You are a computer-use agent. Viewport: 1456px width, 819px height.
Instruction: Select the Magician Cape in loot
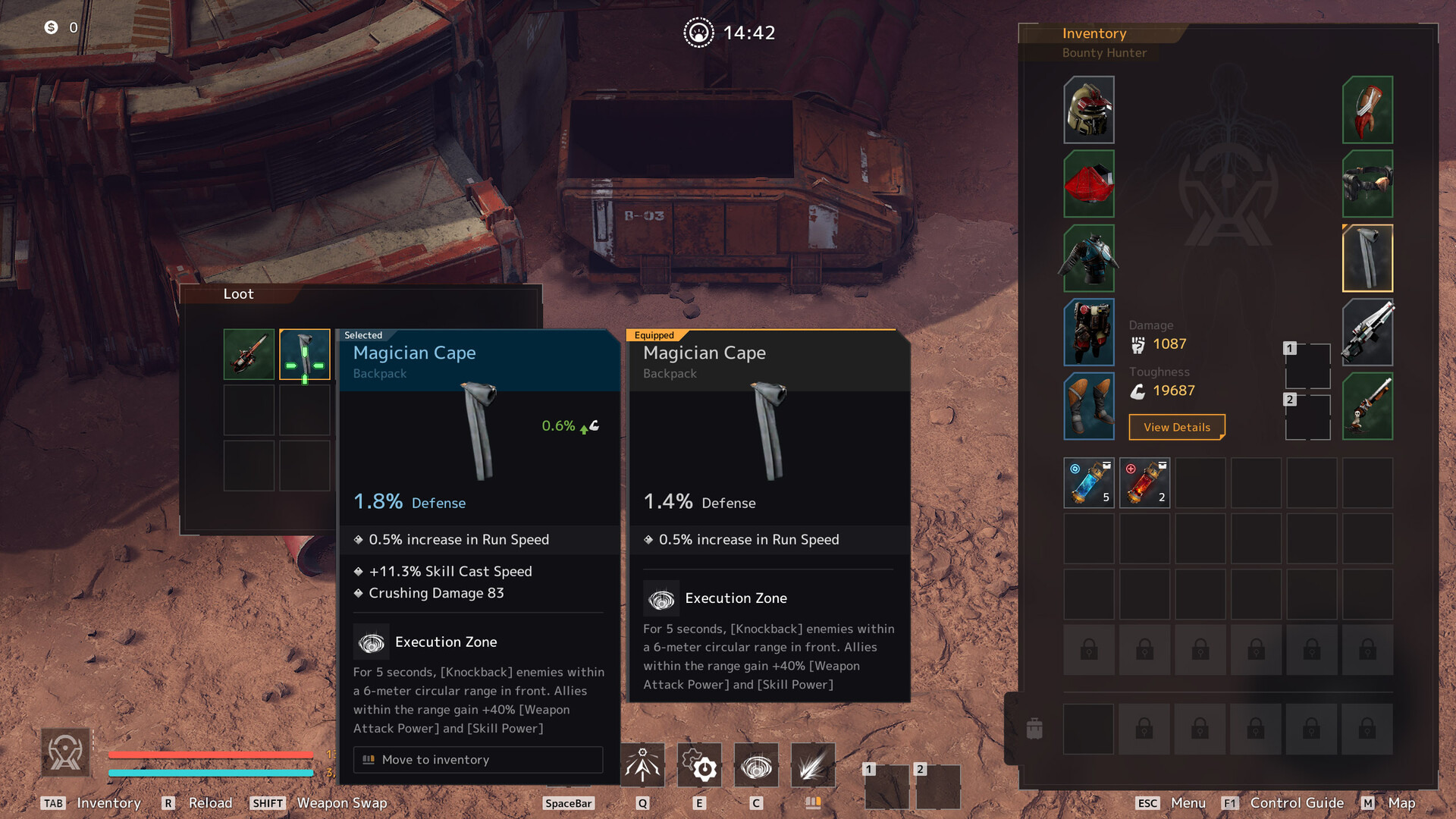tap(304, 354)
